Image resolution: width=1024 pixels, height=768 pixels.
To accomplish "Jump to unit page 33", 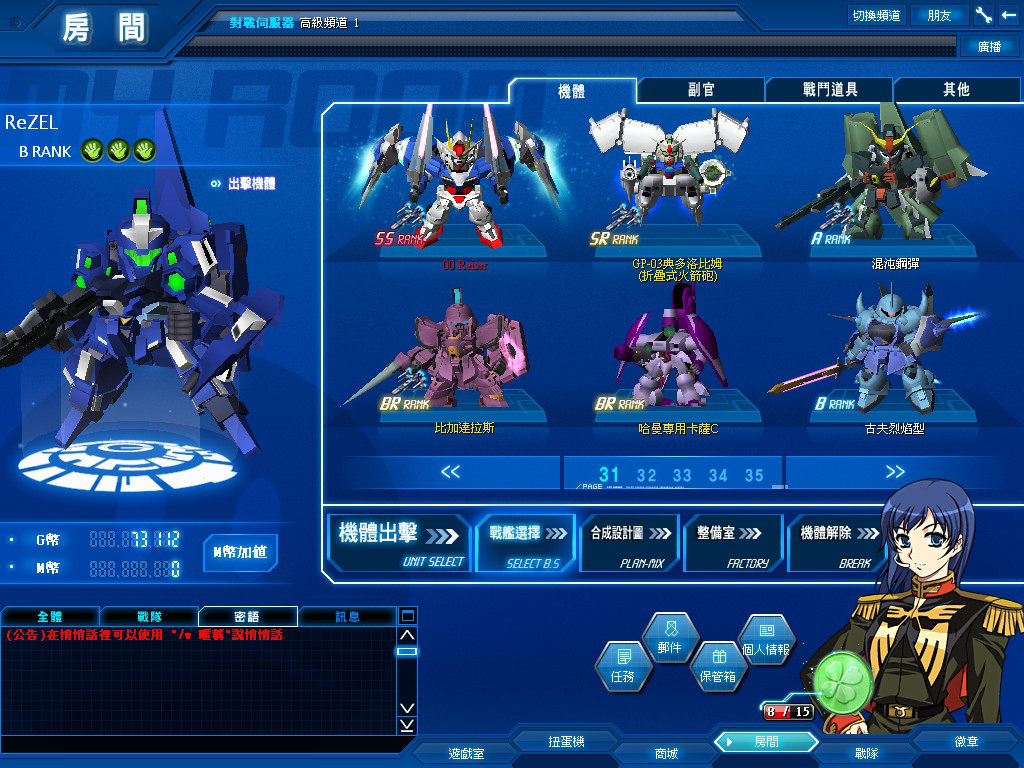I will click(682, 476).
